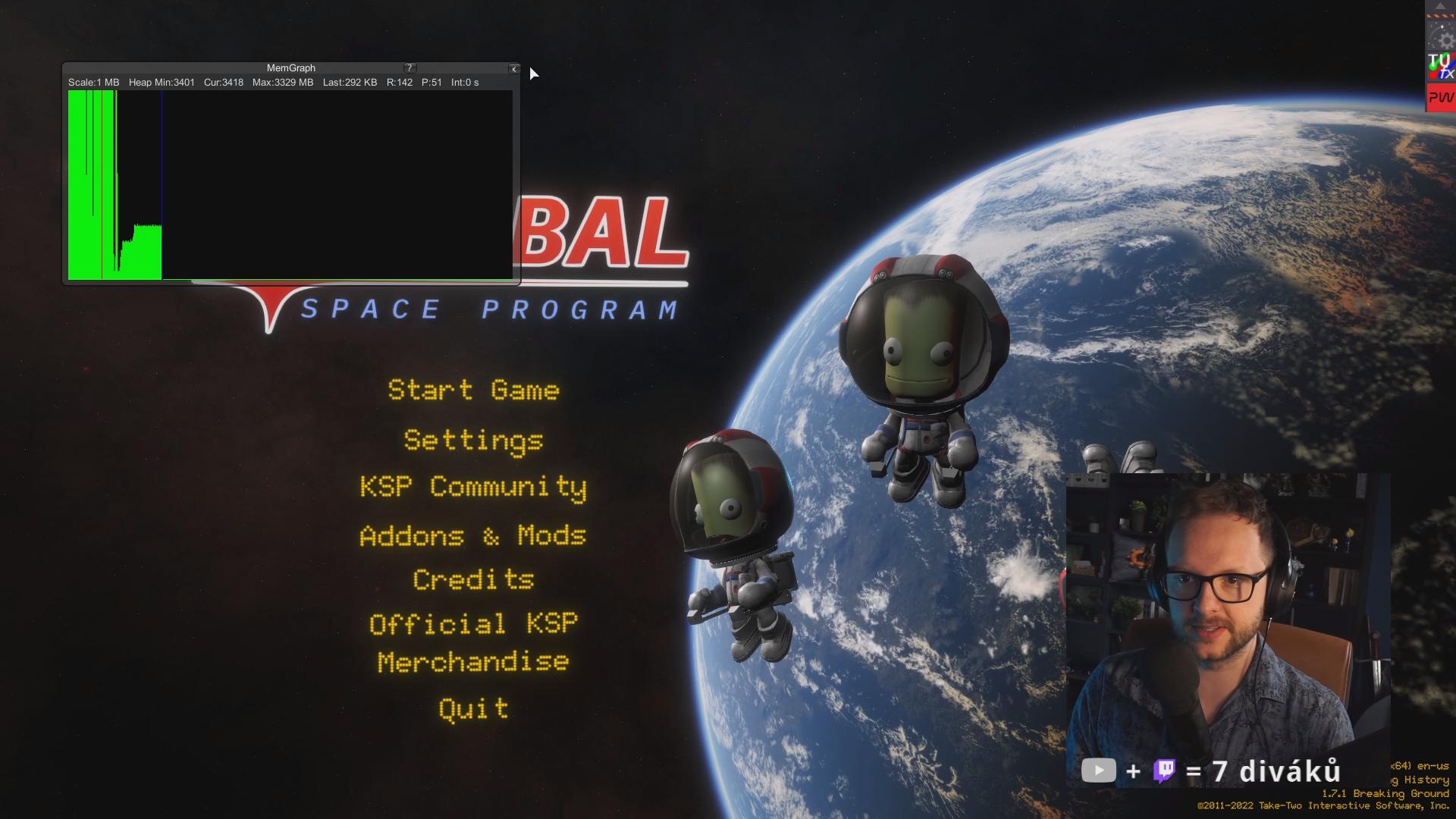
Task: Open the KSP Community entry
Action: tap(473, 487)
